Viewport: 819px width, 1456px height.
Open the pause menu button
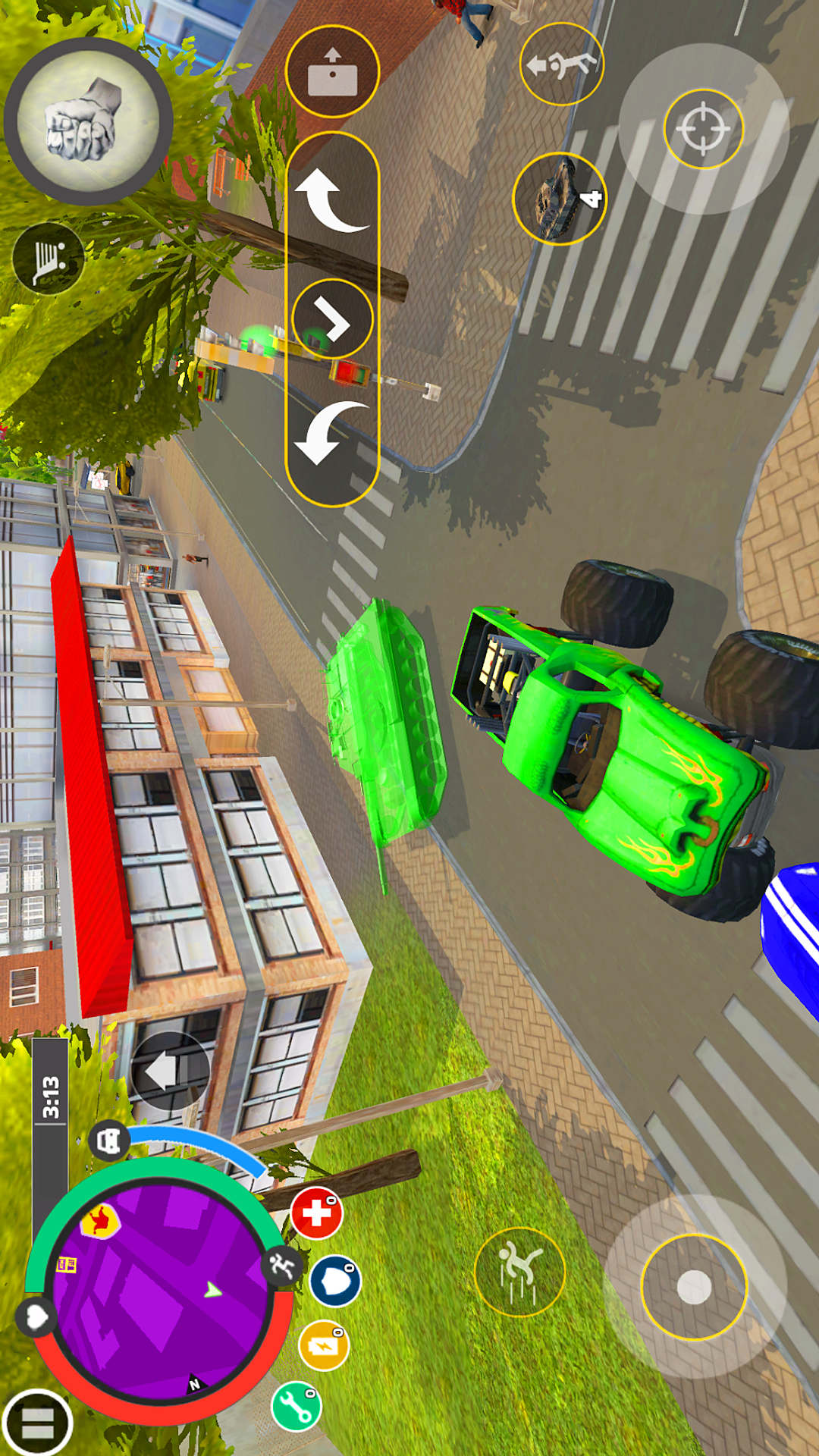click(36, 1423)
